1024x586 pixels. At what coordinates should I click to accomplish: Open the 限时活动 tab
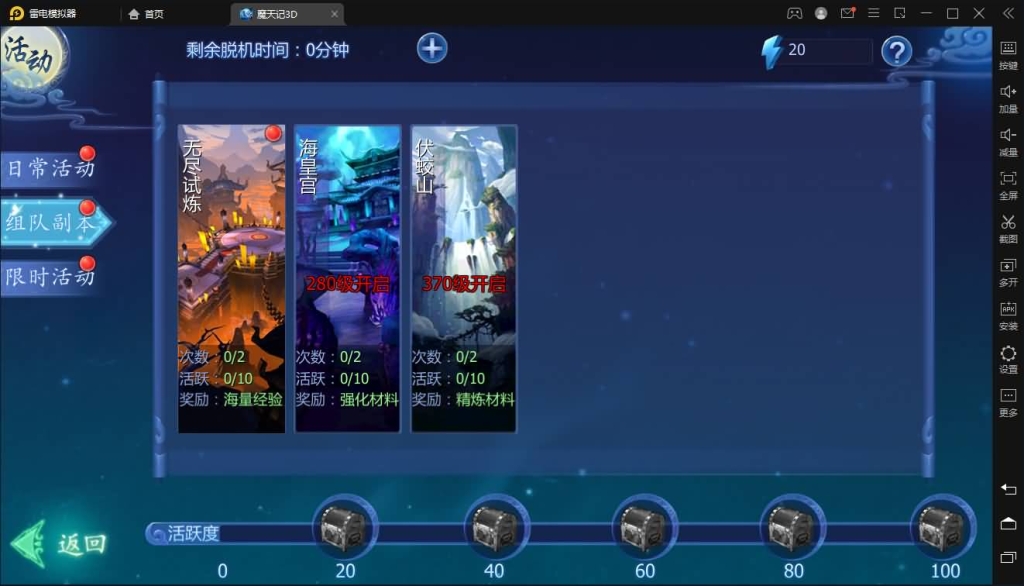point(50,276)
